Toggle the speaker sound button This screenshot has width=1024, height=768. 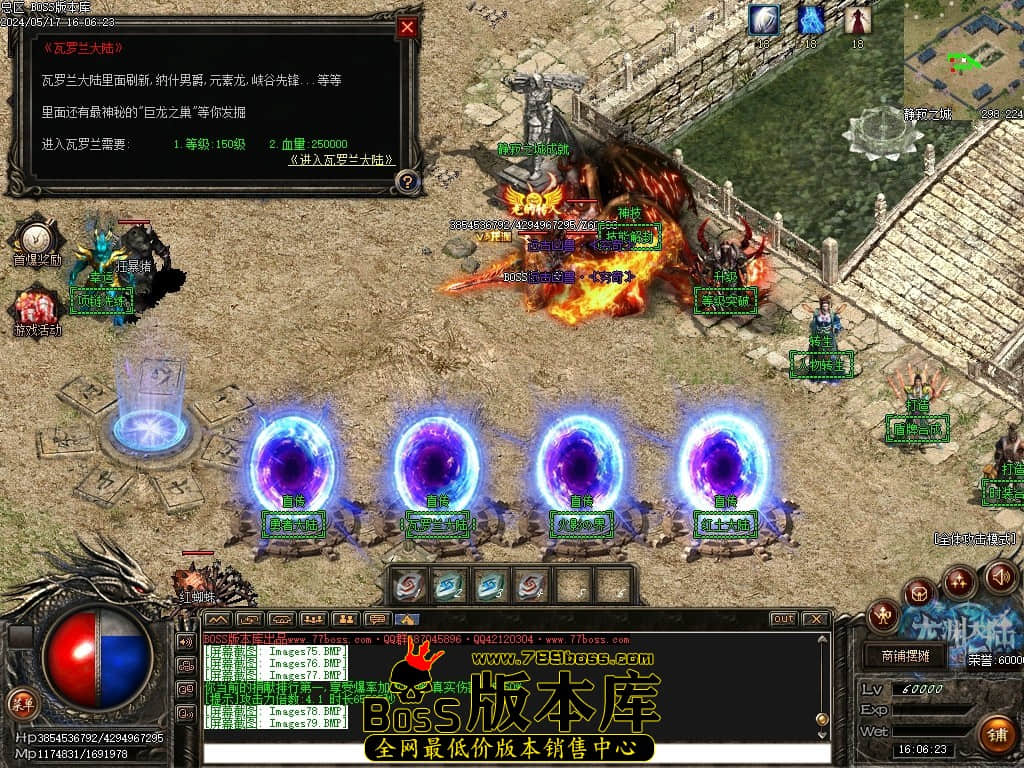click(x=1000, y=576)
